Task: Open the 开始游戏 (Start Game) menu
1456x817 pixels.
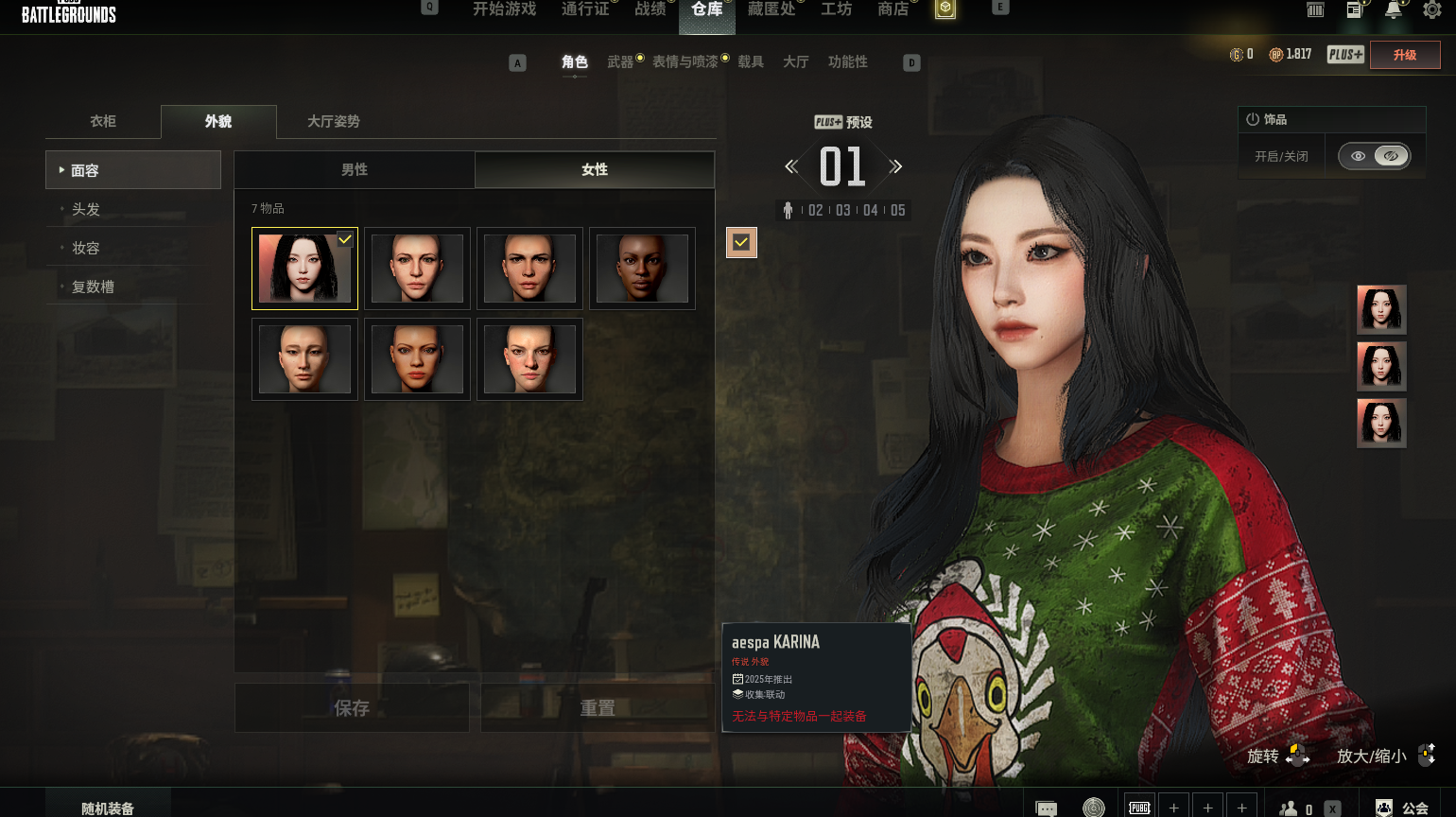Action: pyautogui.click(x=504, y=9)
